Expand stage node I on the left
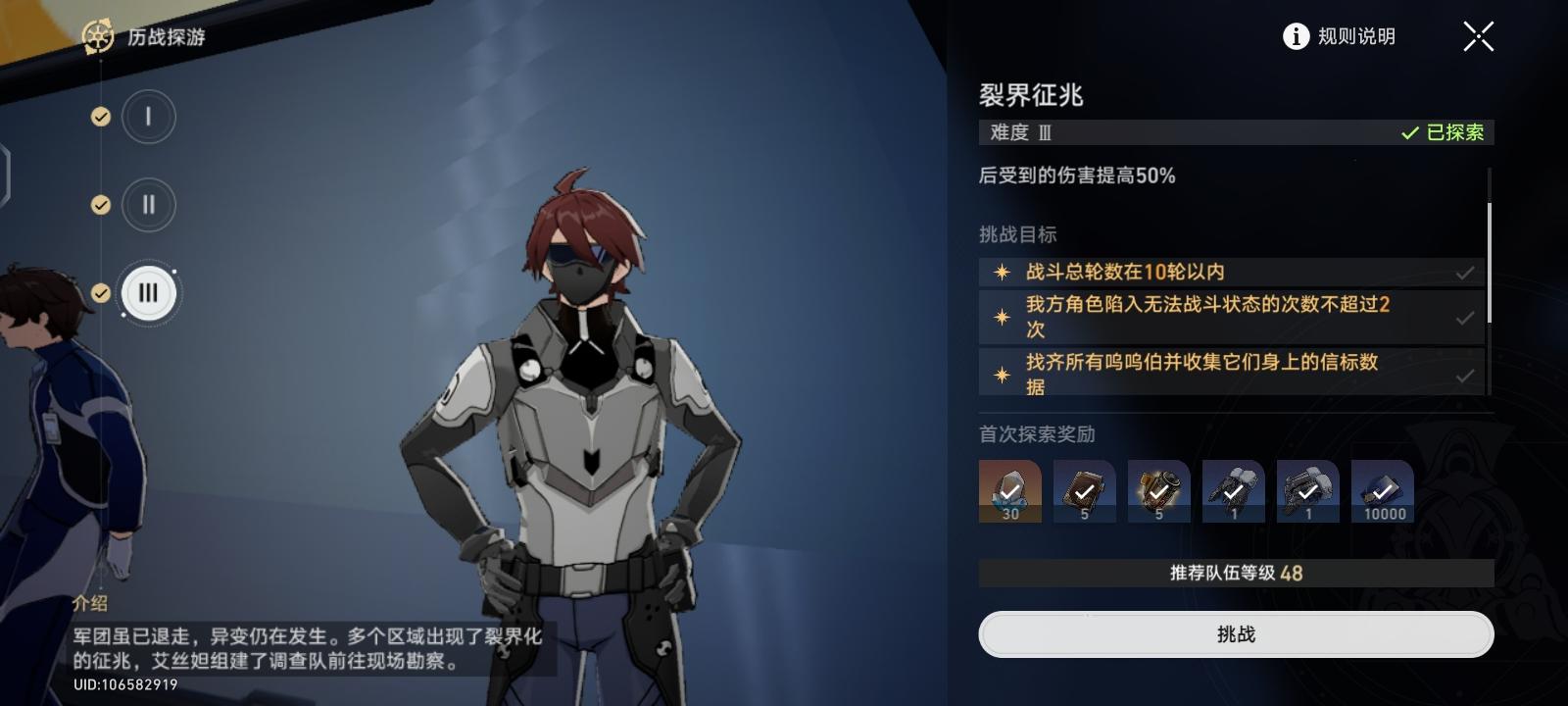The image size is (1568, 706). click(148, 115)
